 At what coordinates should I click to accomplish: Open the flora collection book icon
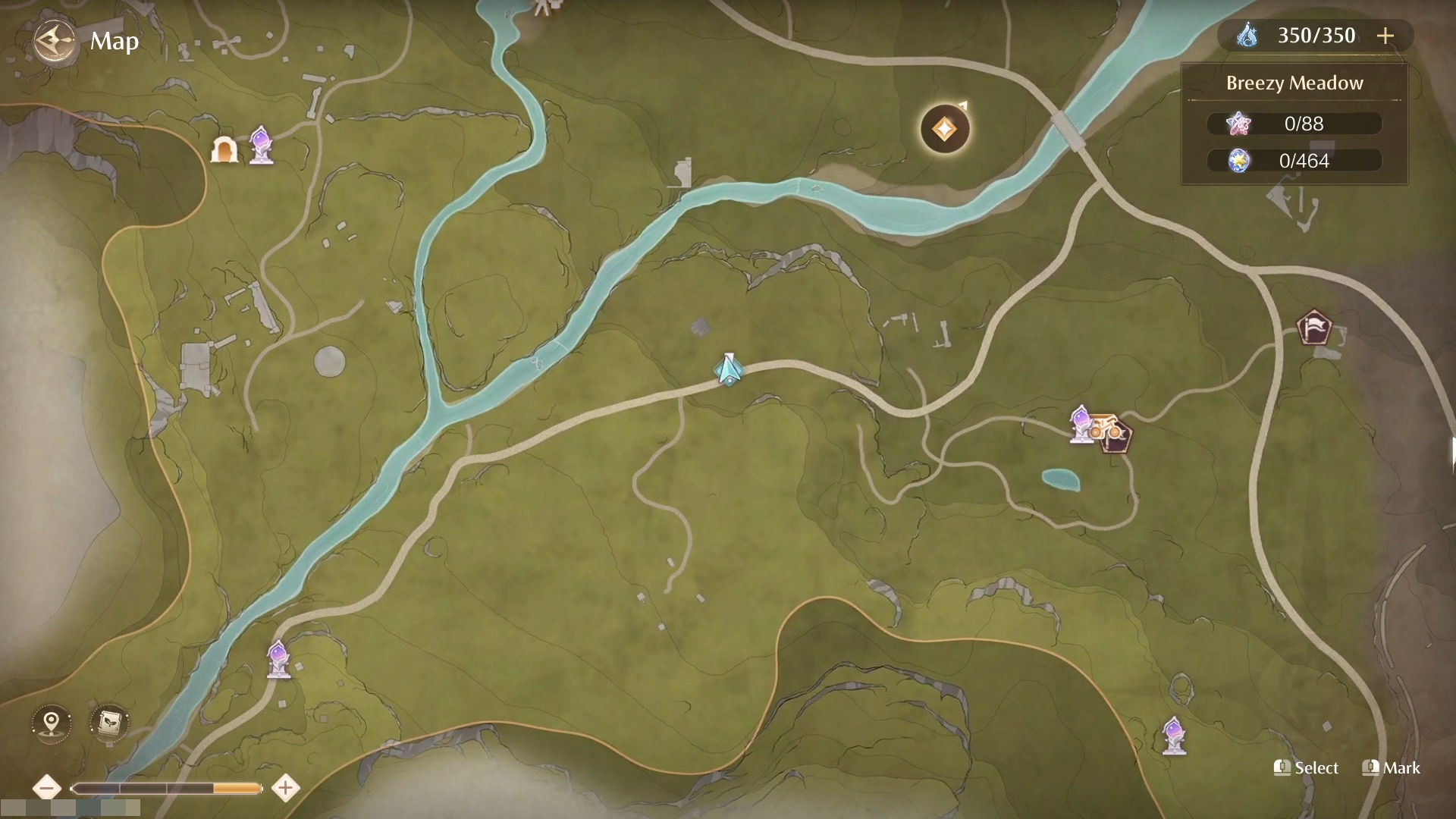click(x=108, y=723)
